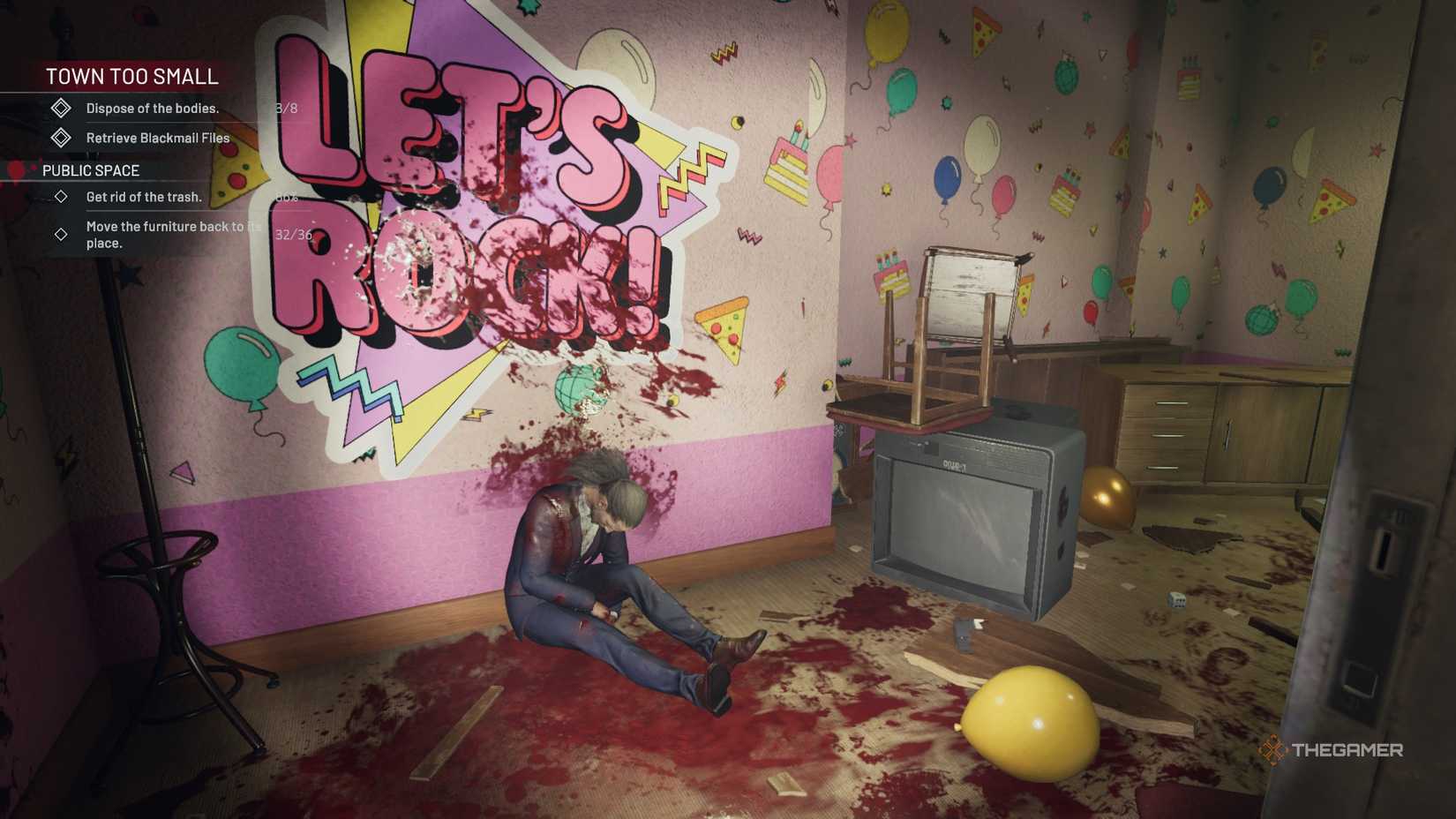1456x819 pixels.
Task: Select the small diamond marker for "Get rid of the trash."
Action: coord(62,197)
